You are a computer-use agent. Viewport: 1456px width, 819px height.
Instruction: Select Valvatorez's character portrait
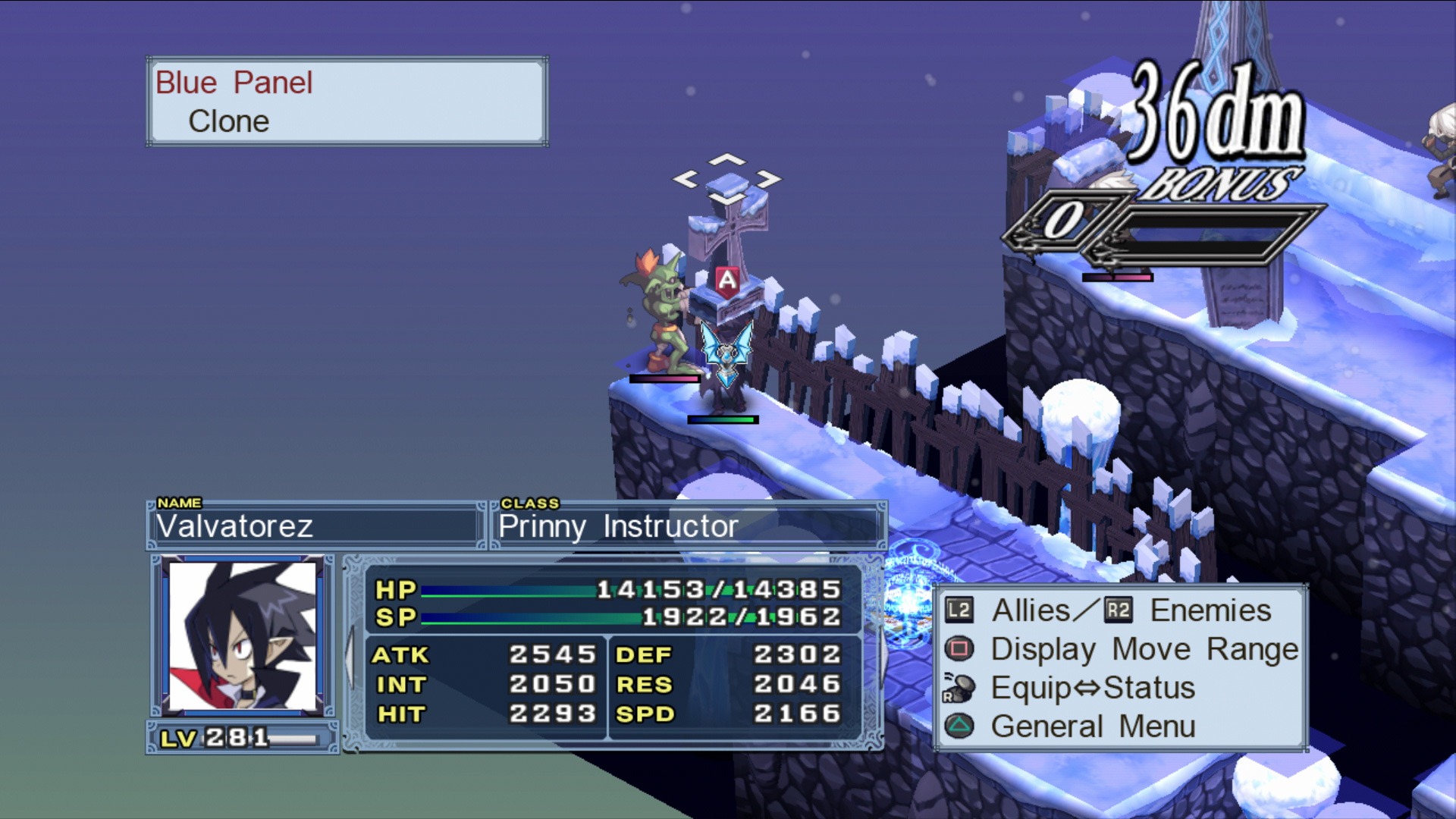pos(243,635)
